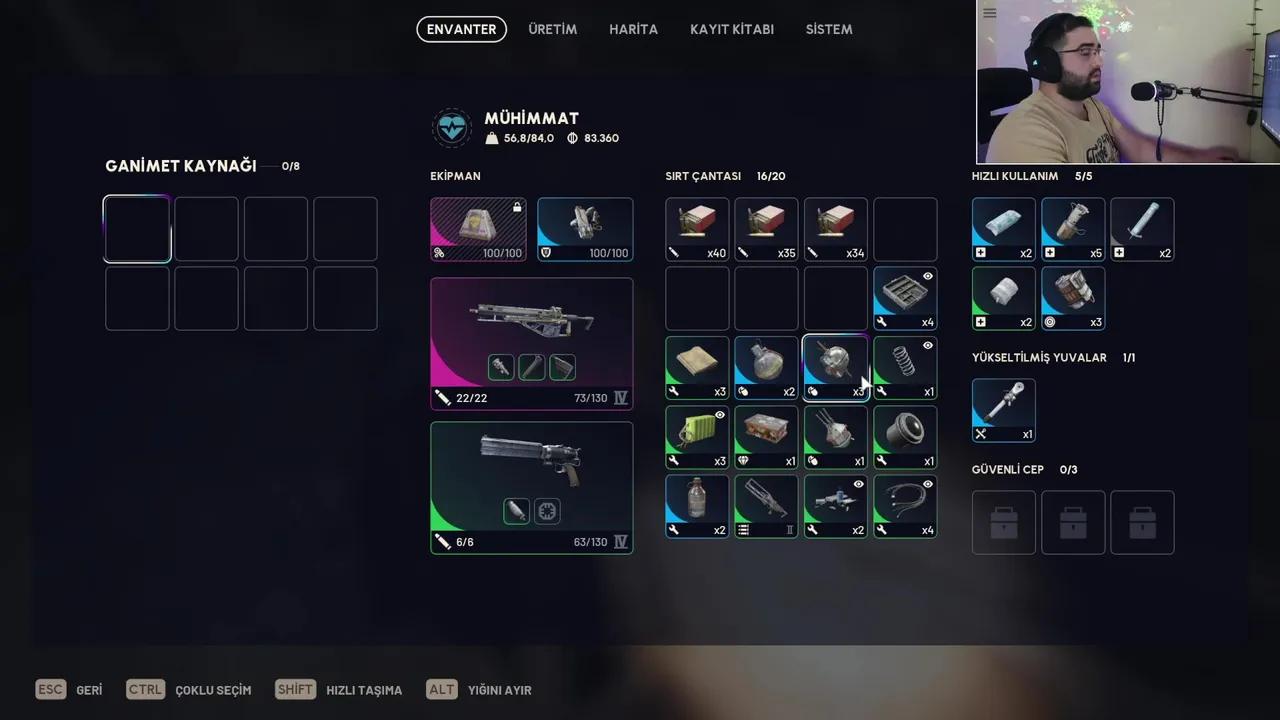The height and width of the screenshot is (720, 1280).
Task: Choose the blue bandage quick-use slot
Action: [1003, 229]
